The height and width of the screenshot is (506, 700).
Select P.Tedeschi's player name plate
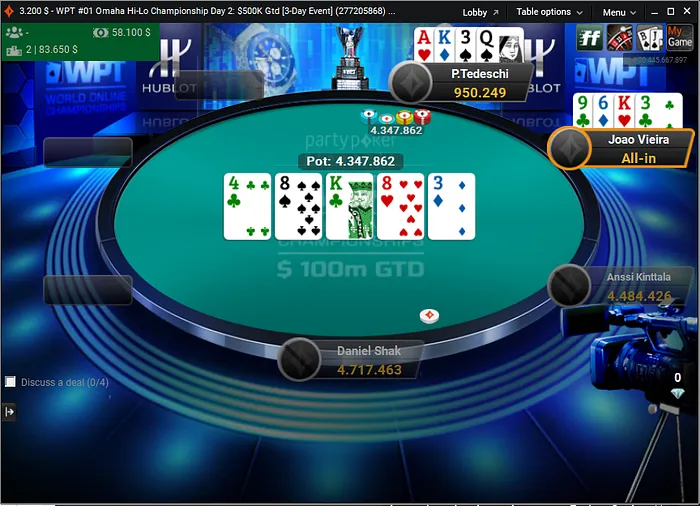[478, 82]
